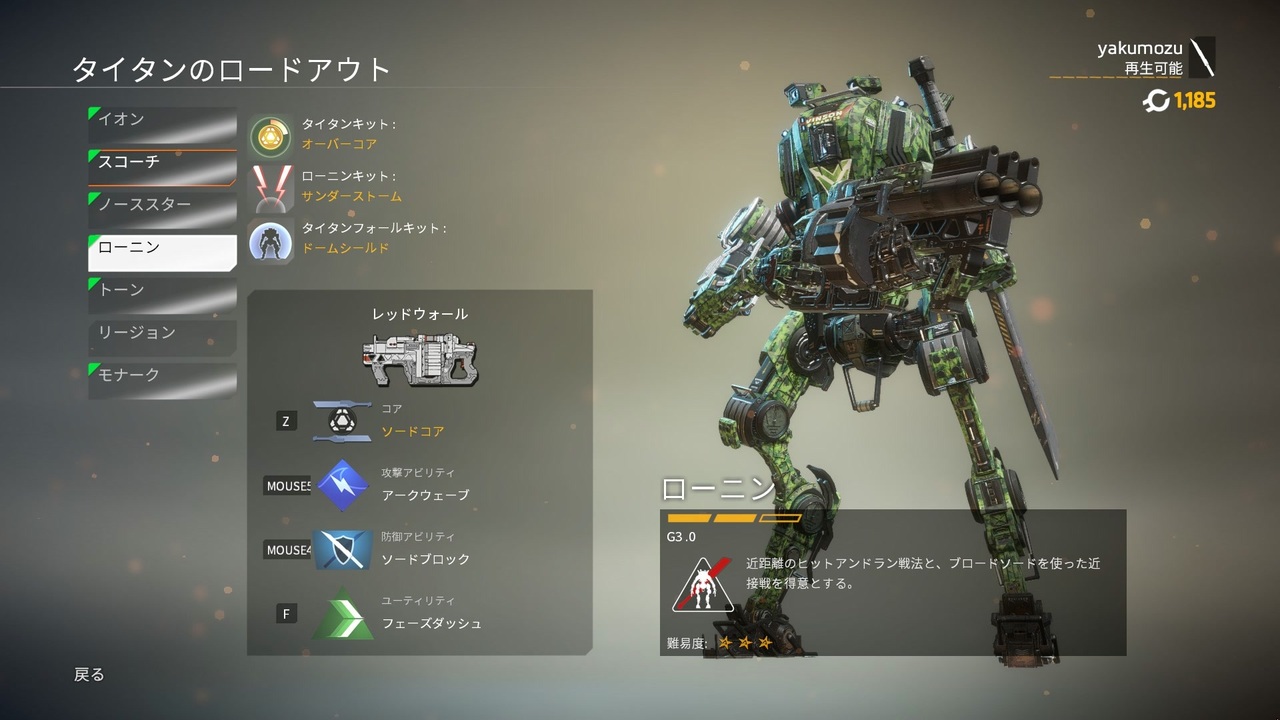Open the Arc Wave offensive ability icon
This screenshot has width=1280, height=720.
pyautogui.click(x=342, y=486)
